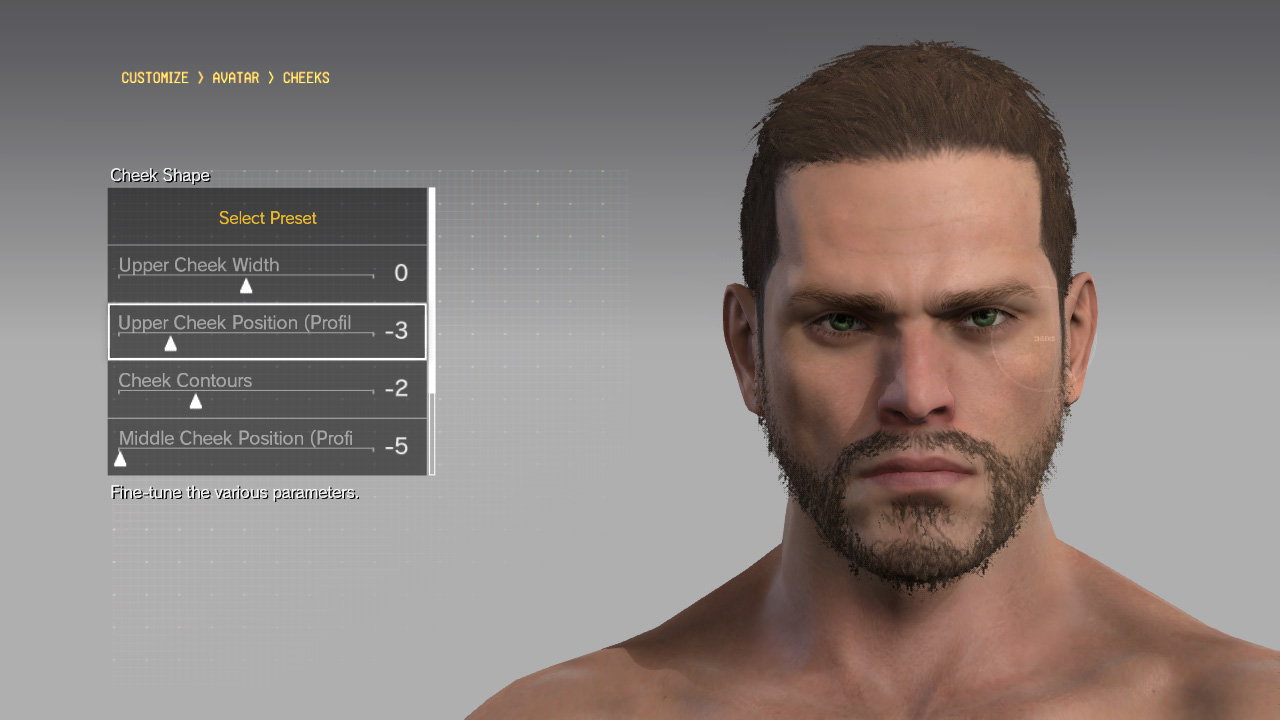Click the Cheek Shape panel header
This screenshot has height=720, width=1280.
(160, 175)
